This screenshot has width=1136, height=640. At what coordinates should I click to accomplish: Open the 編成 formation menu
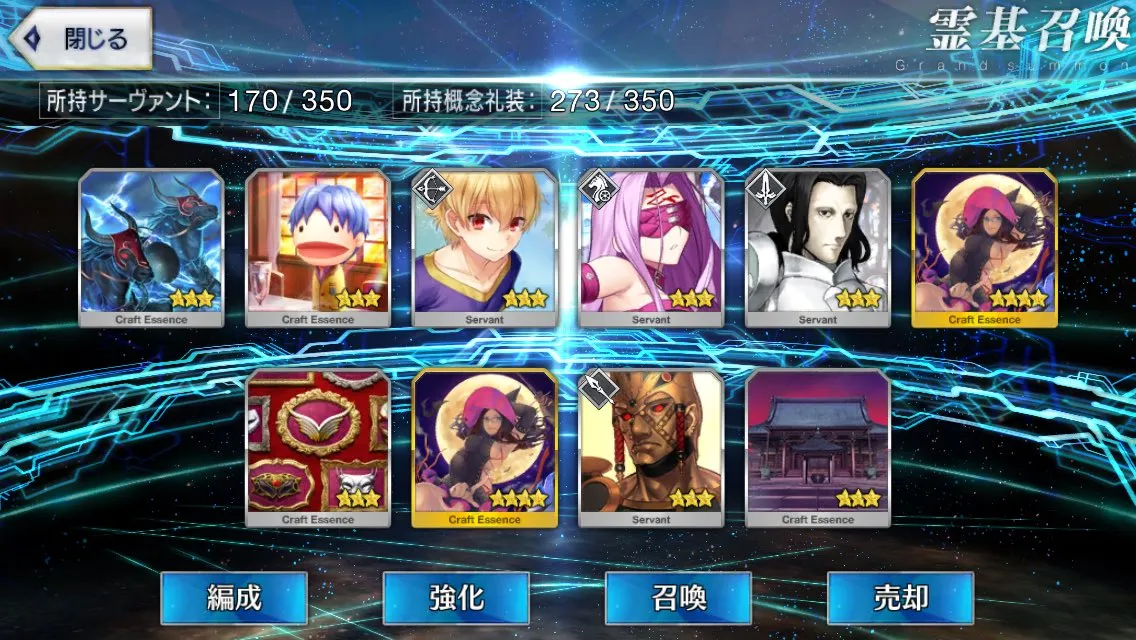tap(233, 598)
